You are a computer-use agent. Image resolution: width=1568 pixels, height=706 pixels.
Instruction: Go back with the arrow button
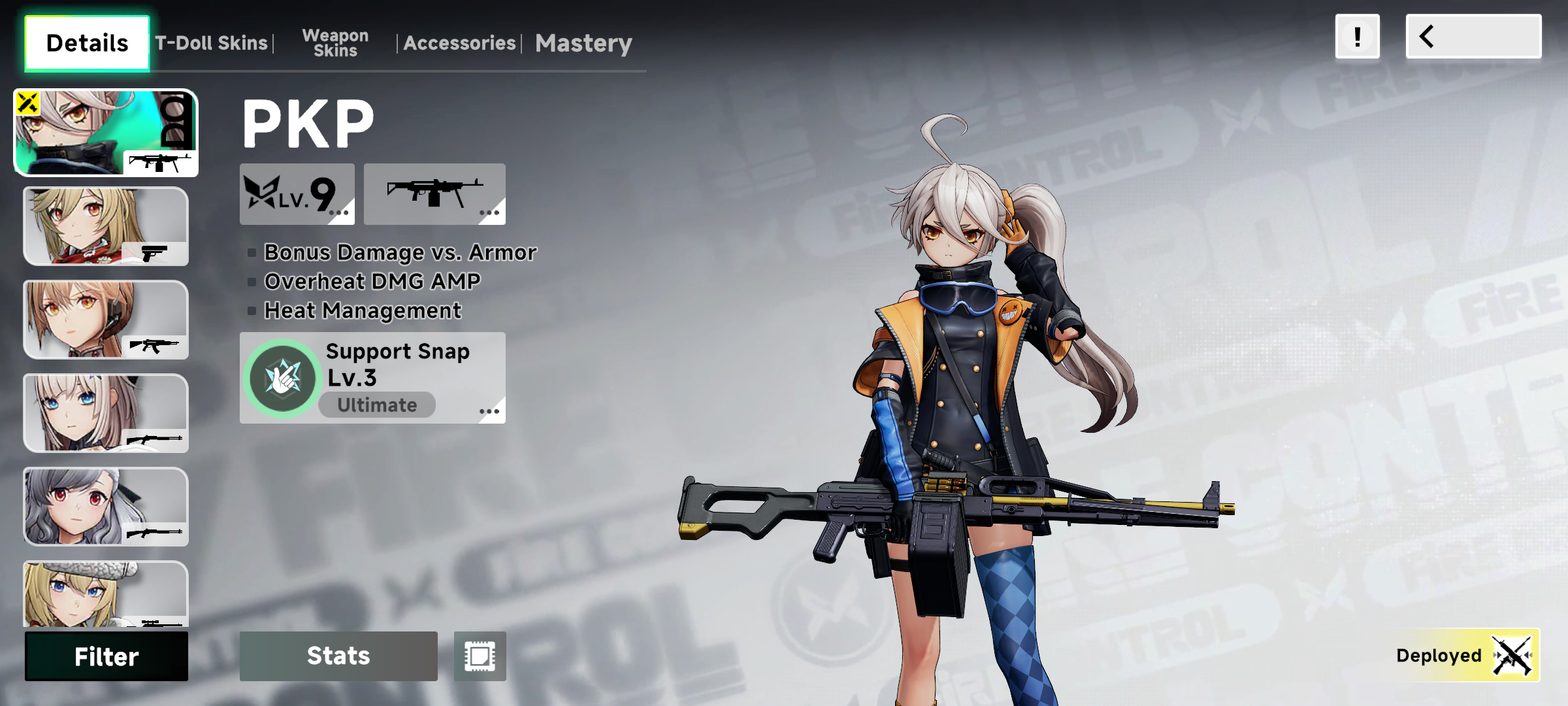[1473, 37]
